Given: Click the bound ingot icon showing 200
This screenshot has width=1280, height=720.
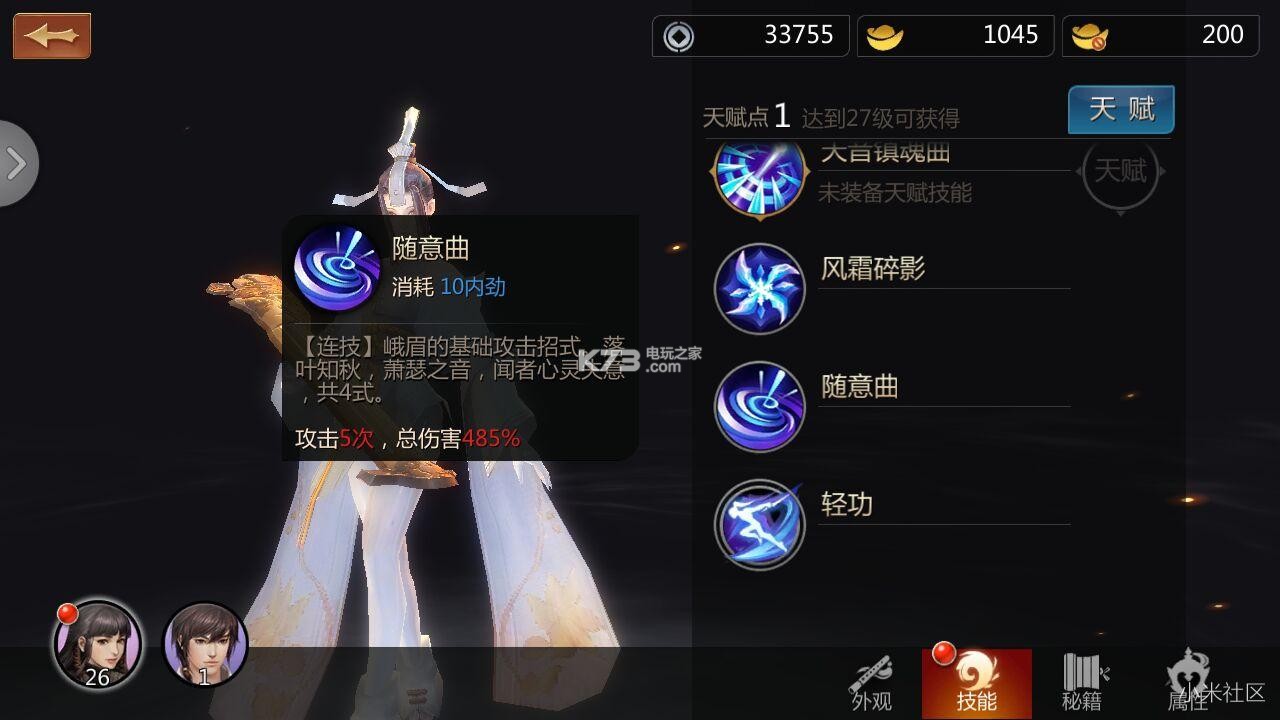Looking at the screenshot, I should pyautogui.click(x=1089, y=35).
